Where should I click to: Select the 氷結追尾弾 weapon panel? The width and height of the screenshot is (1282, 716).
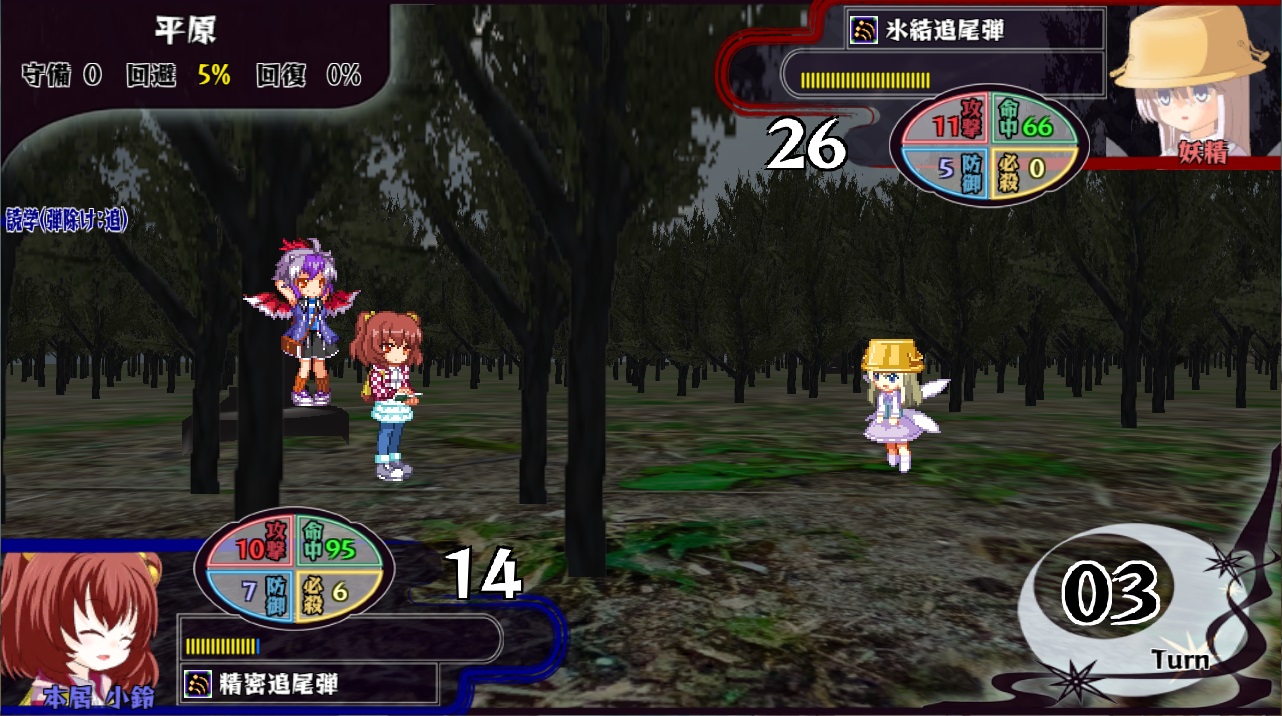click(x=974, y=31)
